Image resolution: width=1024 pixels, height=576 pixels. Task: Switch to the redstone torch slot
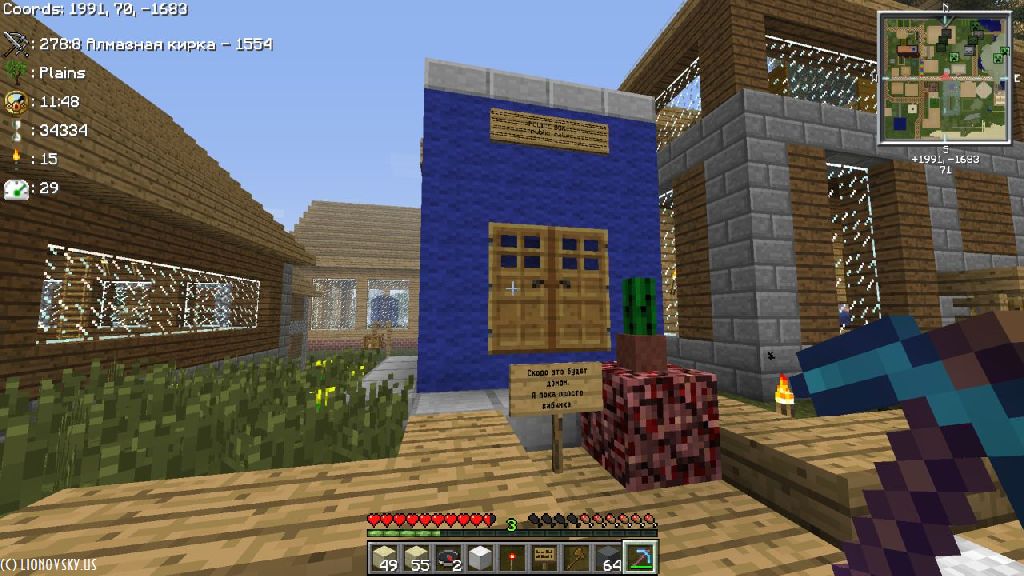coord(512,558)
